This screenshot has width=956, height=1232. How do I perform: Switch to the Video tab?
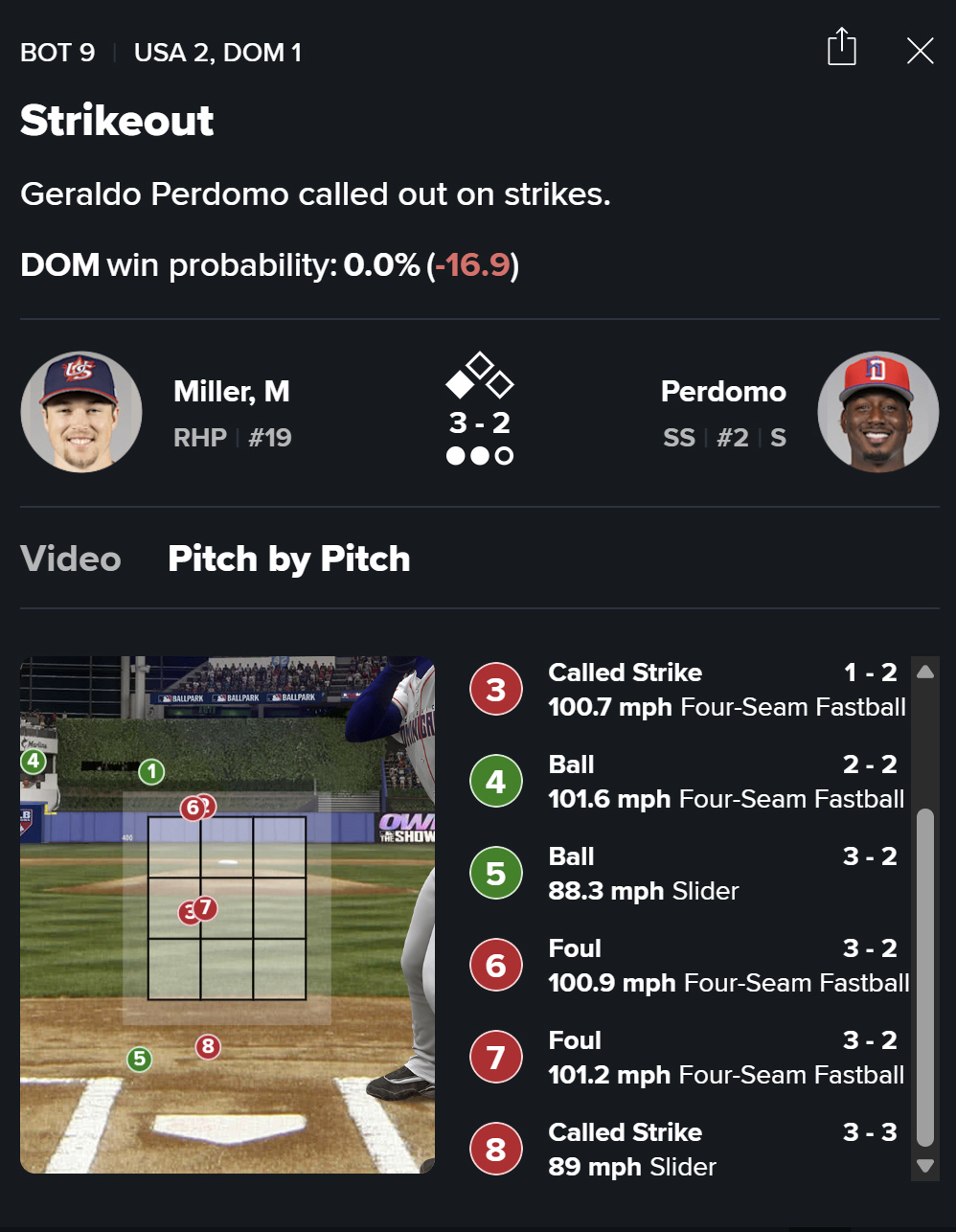71,559
